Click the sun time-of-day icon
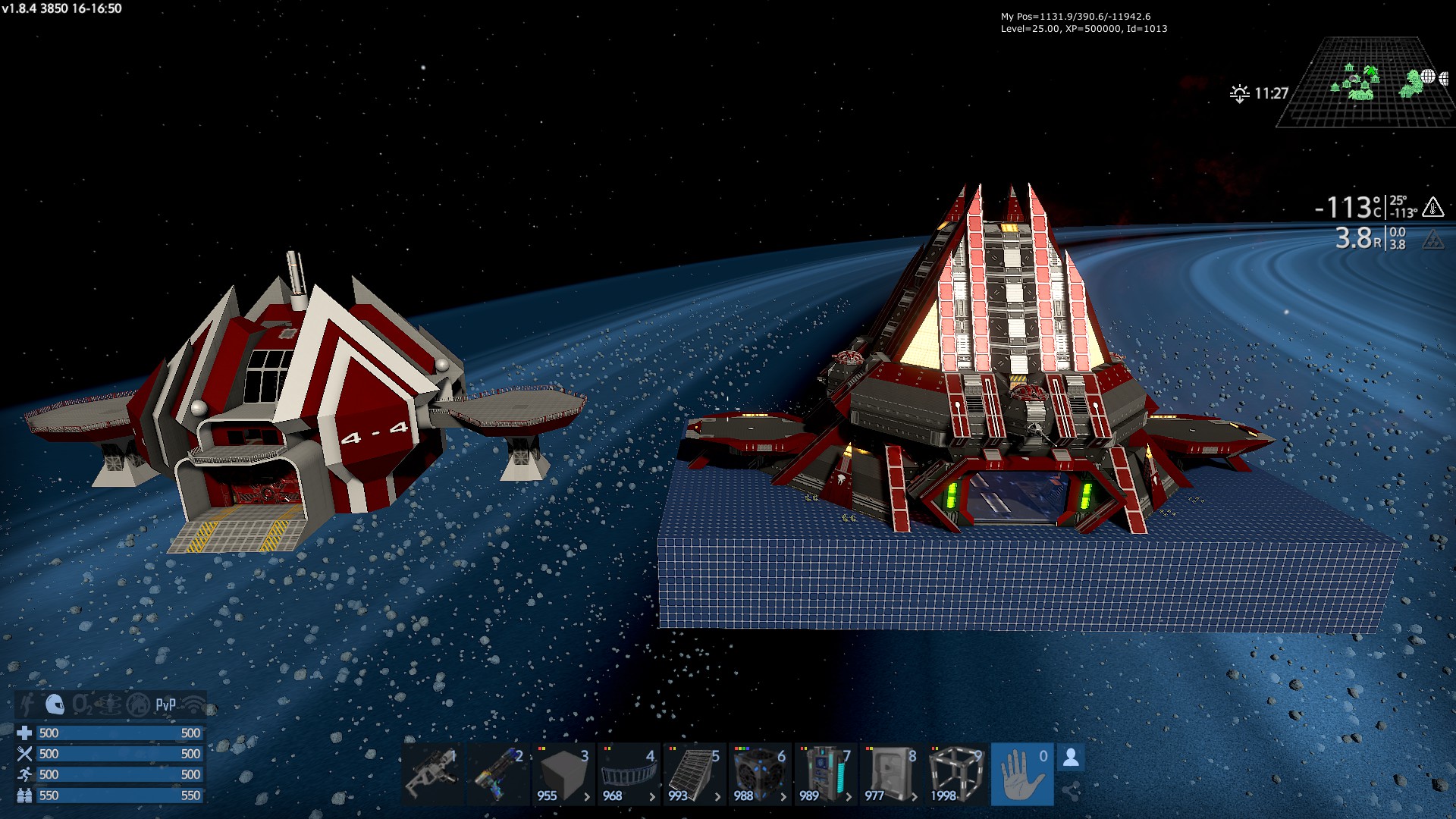This screenshot has width=1456, height=819. coord(1239,94)
